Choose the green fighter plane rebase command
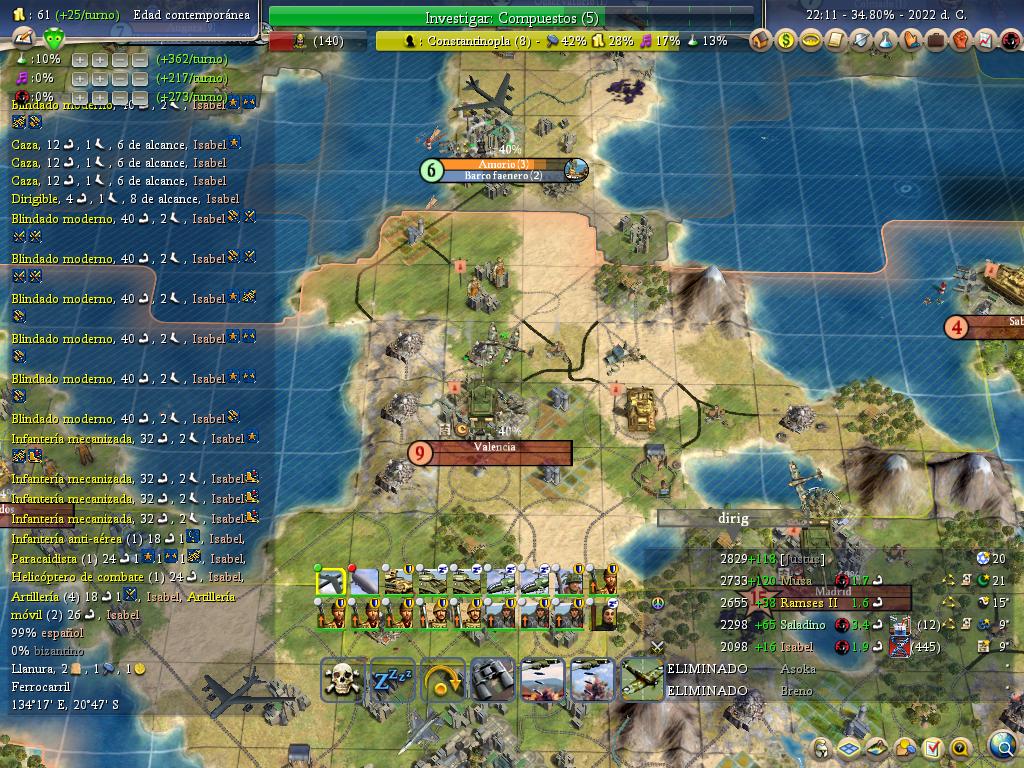 641,680
